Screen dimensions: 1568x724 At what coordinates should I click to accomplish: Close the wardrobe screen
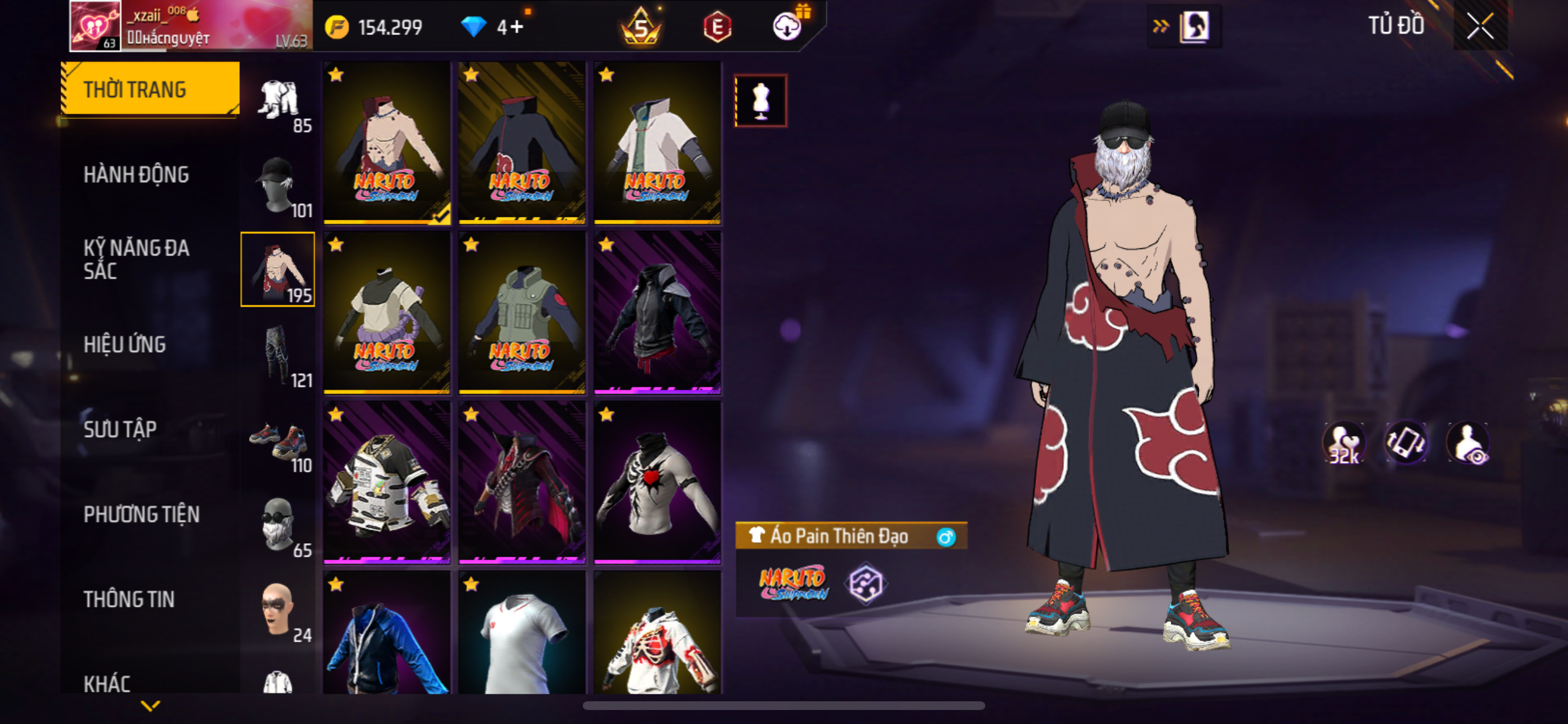coord(1480,26)
